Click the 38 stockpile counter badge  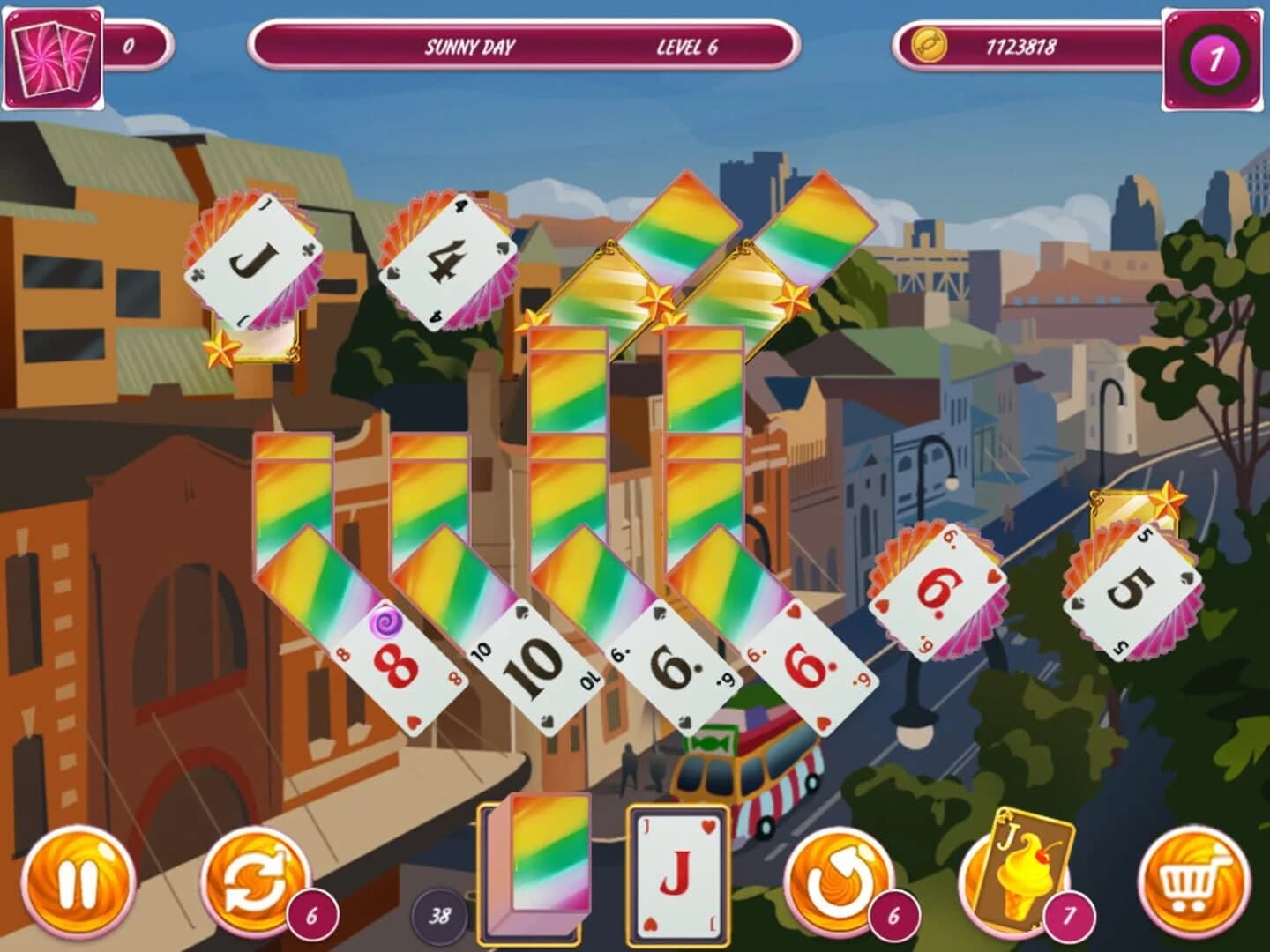pyautogui.click(x=439, y=915)
